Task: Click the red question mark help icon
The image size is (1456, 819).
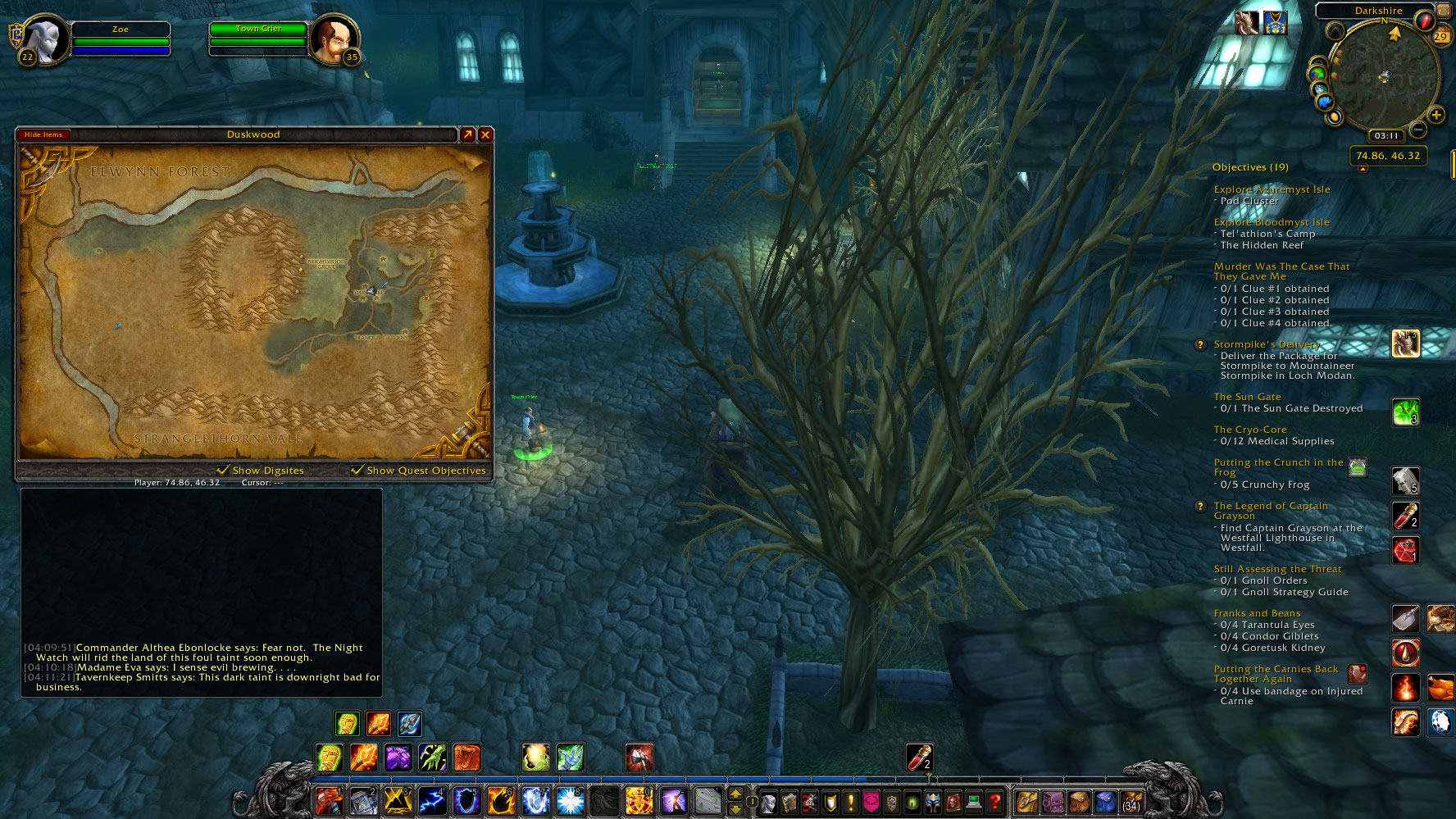Action: [994, 802]
